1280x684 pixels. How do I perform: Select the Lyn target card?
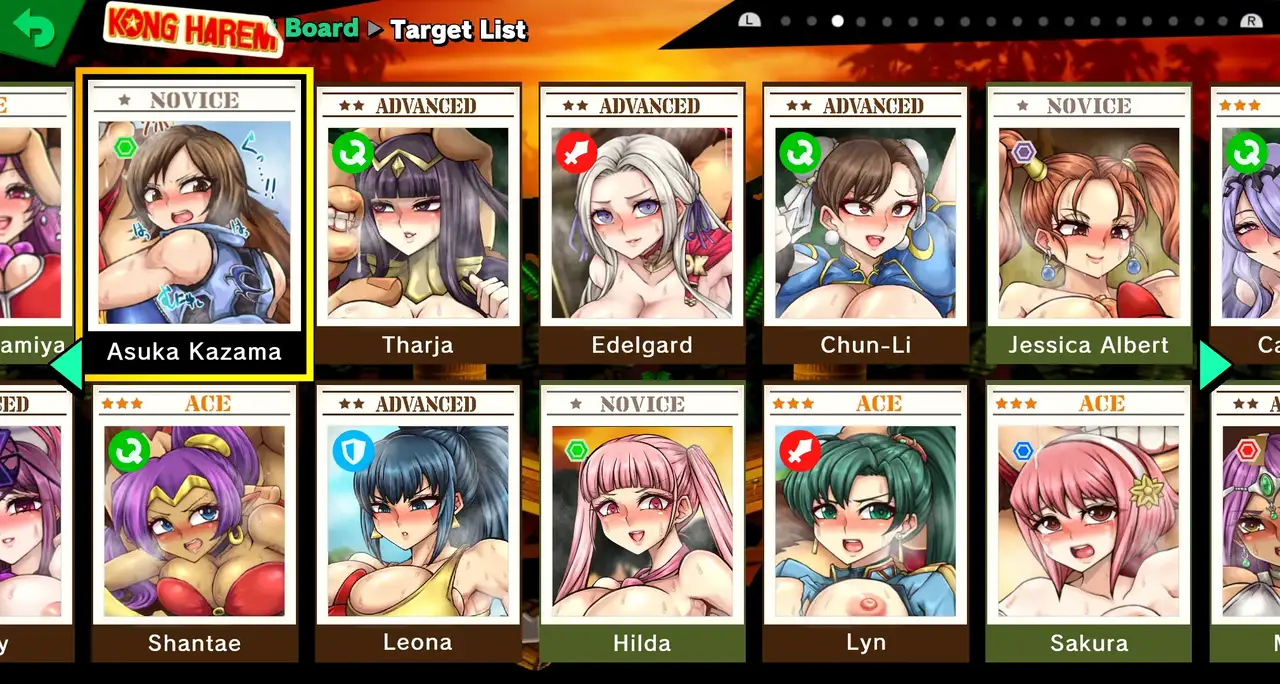[x=865, y=522]
